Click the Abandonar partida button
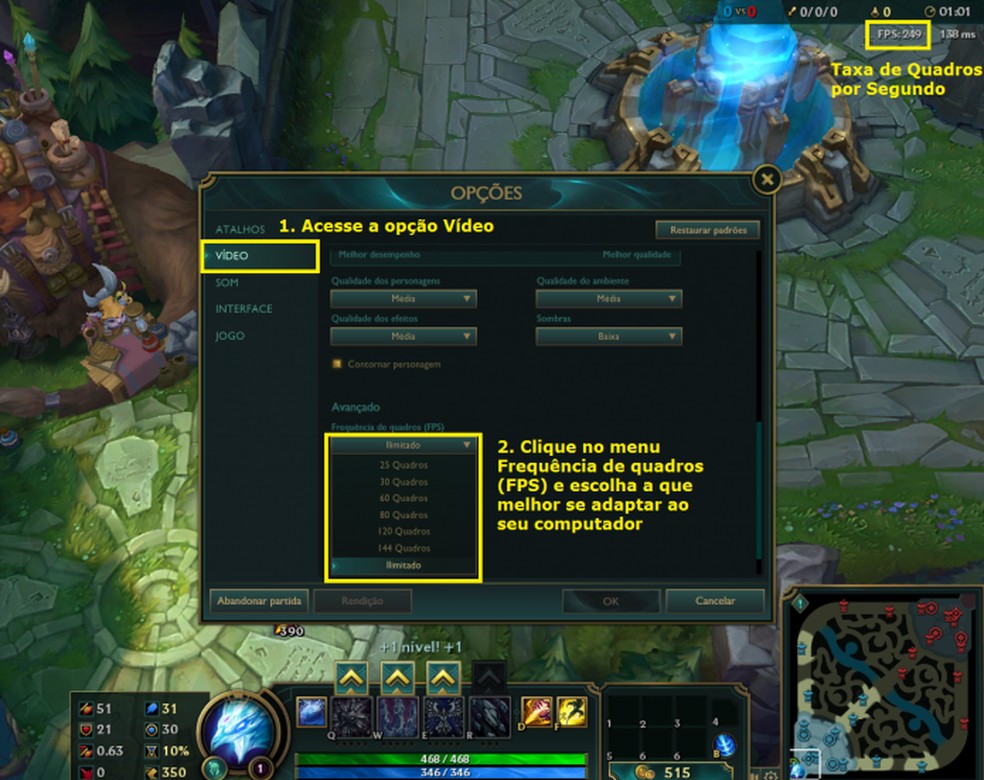The width and height of the screenshot is (984, 780). click(x=258, y=601)
